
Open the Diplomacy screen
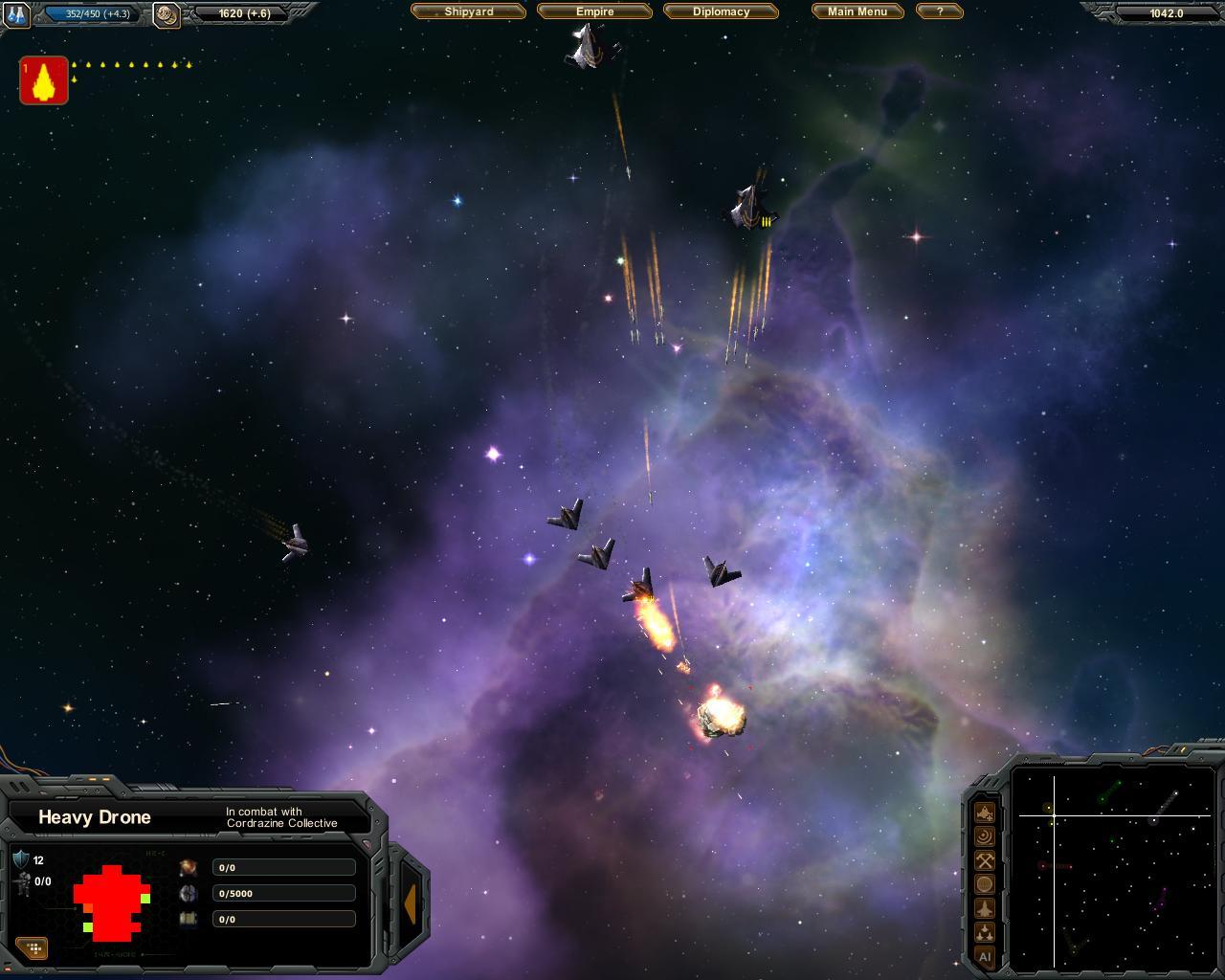[721, 11]
